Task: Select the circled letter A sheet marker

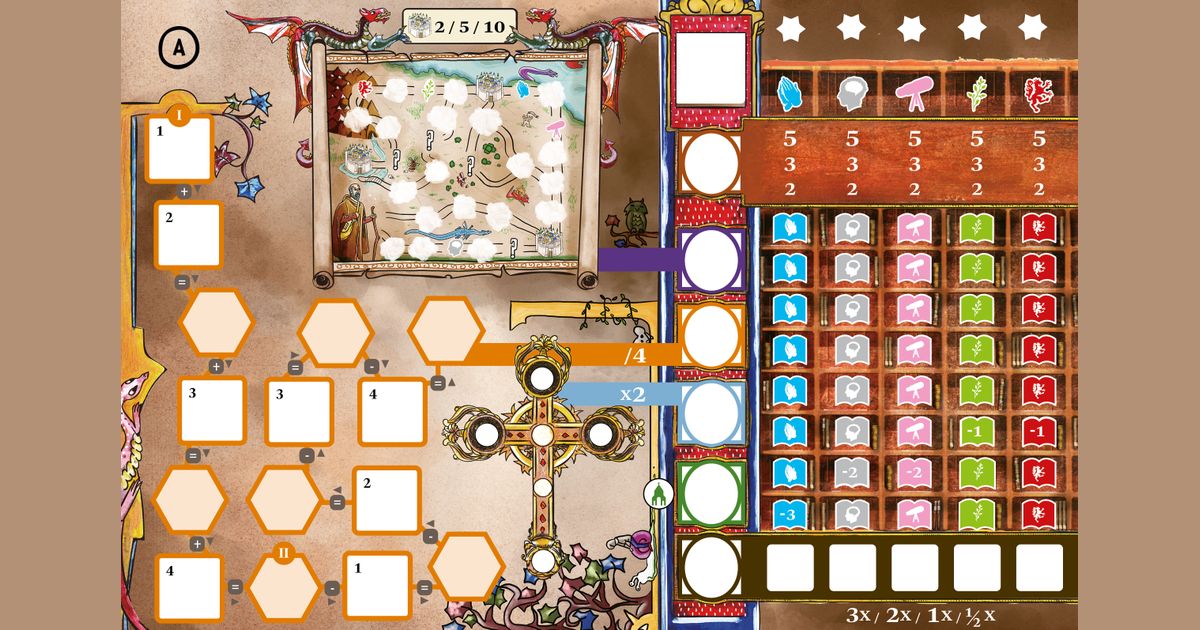Action: tap(178, 46)
